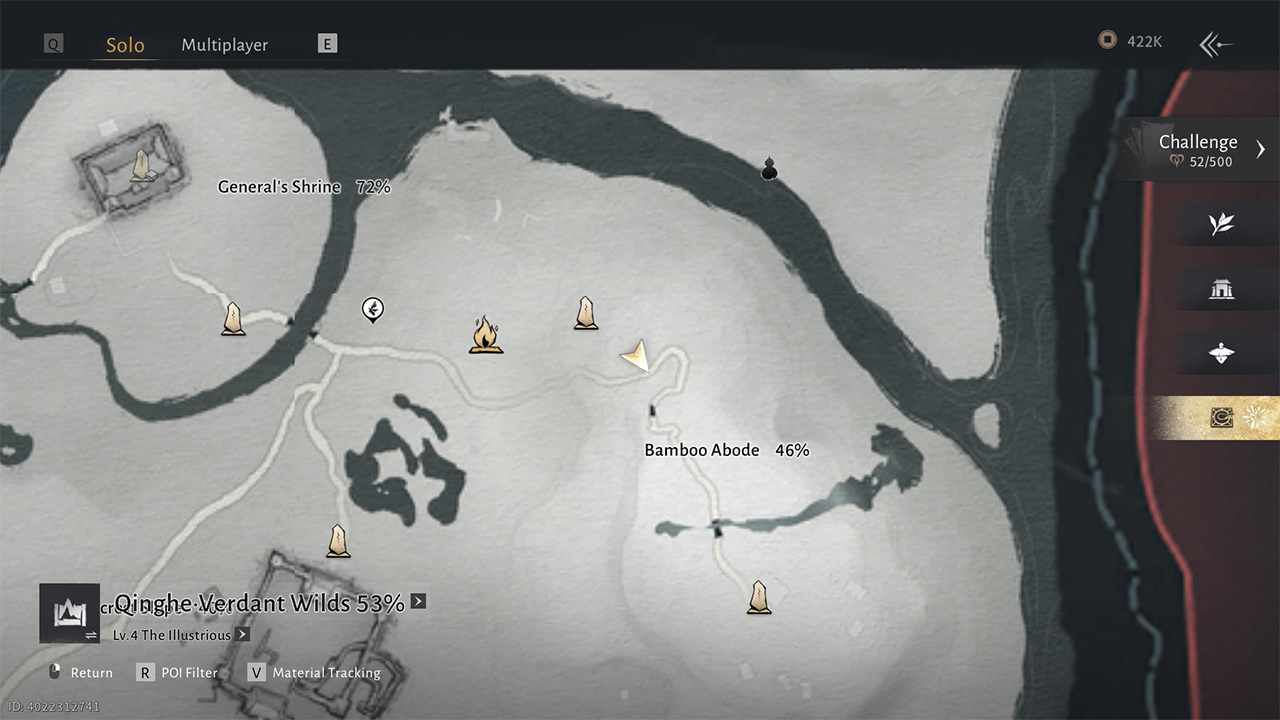This screenshot has width=1280, height=720.
Task: Open the Challenge panel
Action: pos(1205,149)
